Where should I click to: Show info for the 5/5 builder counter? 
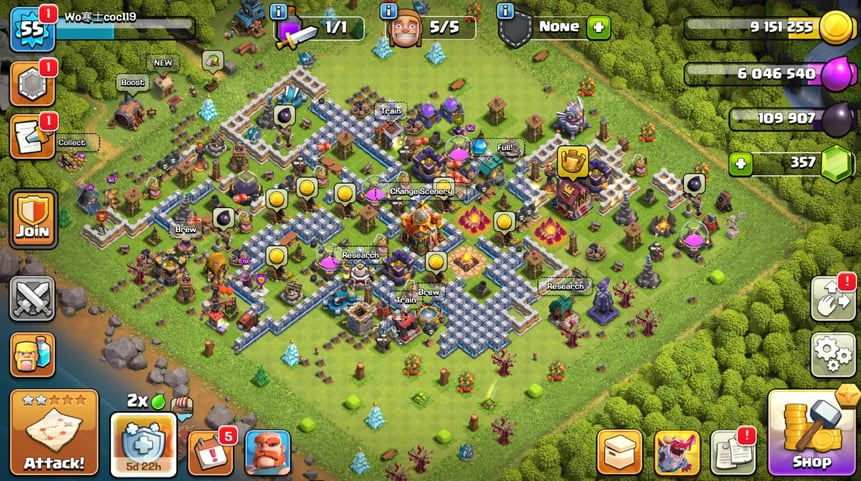391,12
